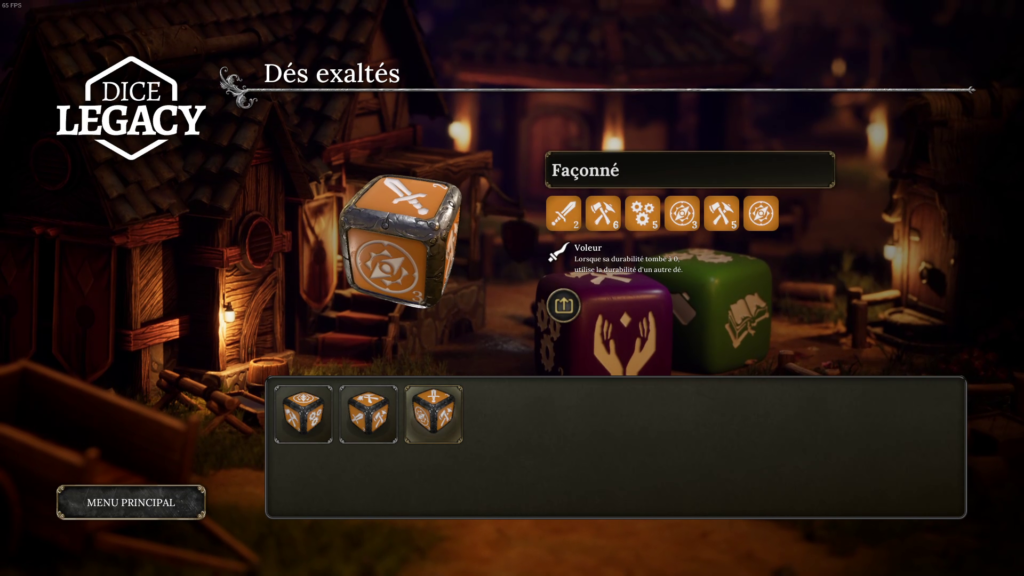Image resolution: width=1024 pixels, height=576 pixels.
Task: Click the Voleur trait dagger icon
Action: 559,253
